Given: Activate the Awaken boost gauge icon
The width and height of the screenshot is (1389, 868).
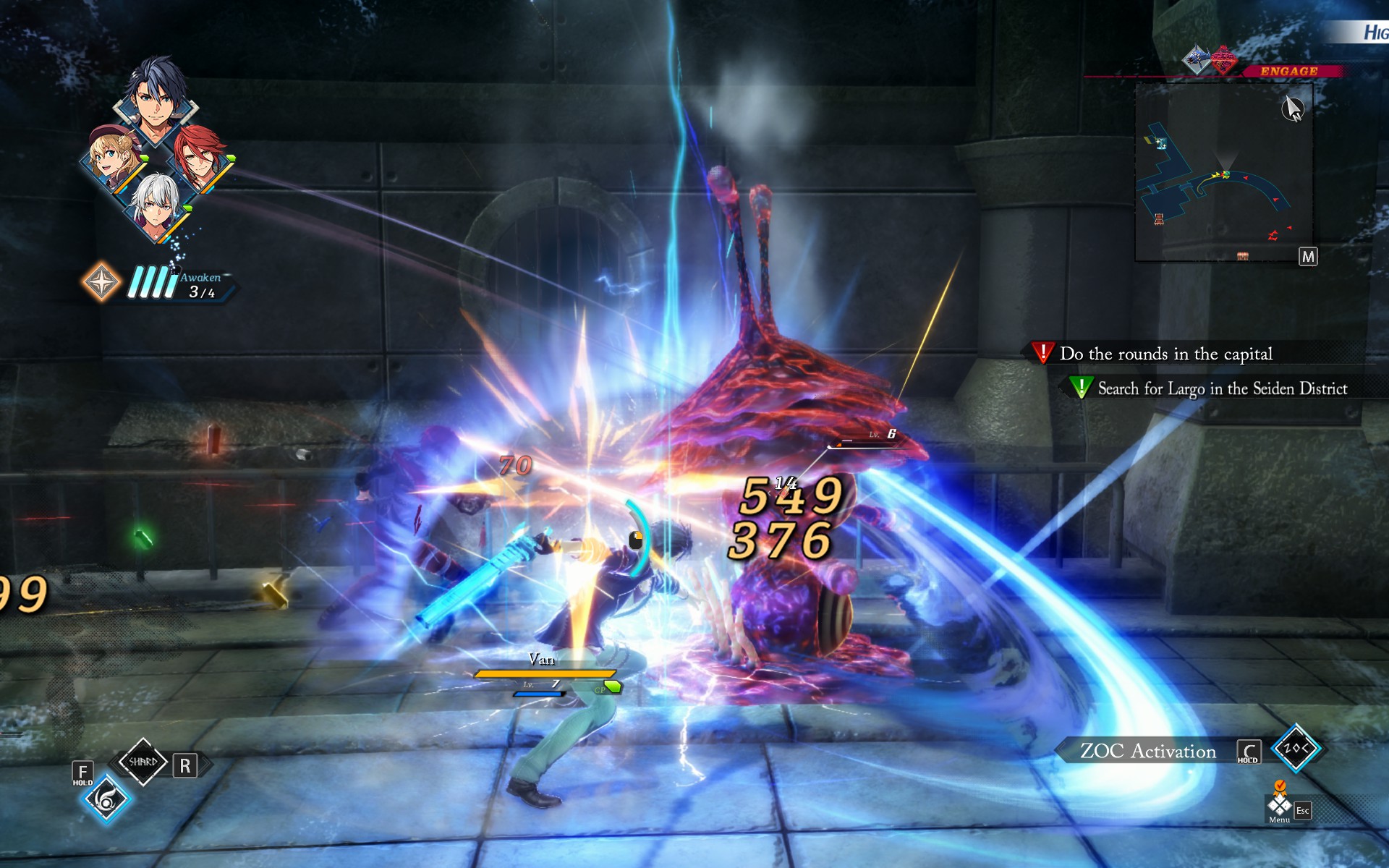Looking at the screenshot, I should (101, 281).
